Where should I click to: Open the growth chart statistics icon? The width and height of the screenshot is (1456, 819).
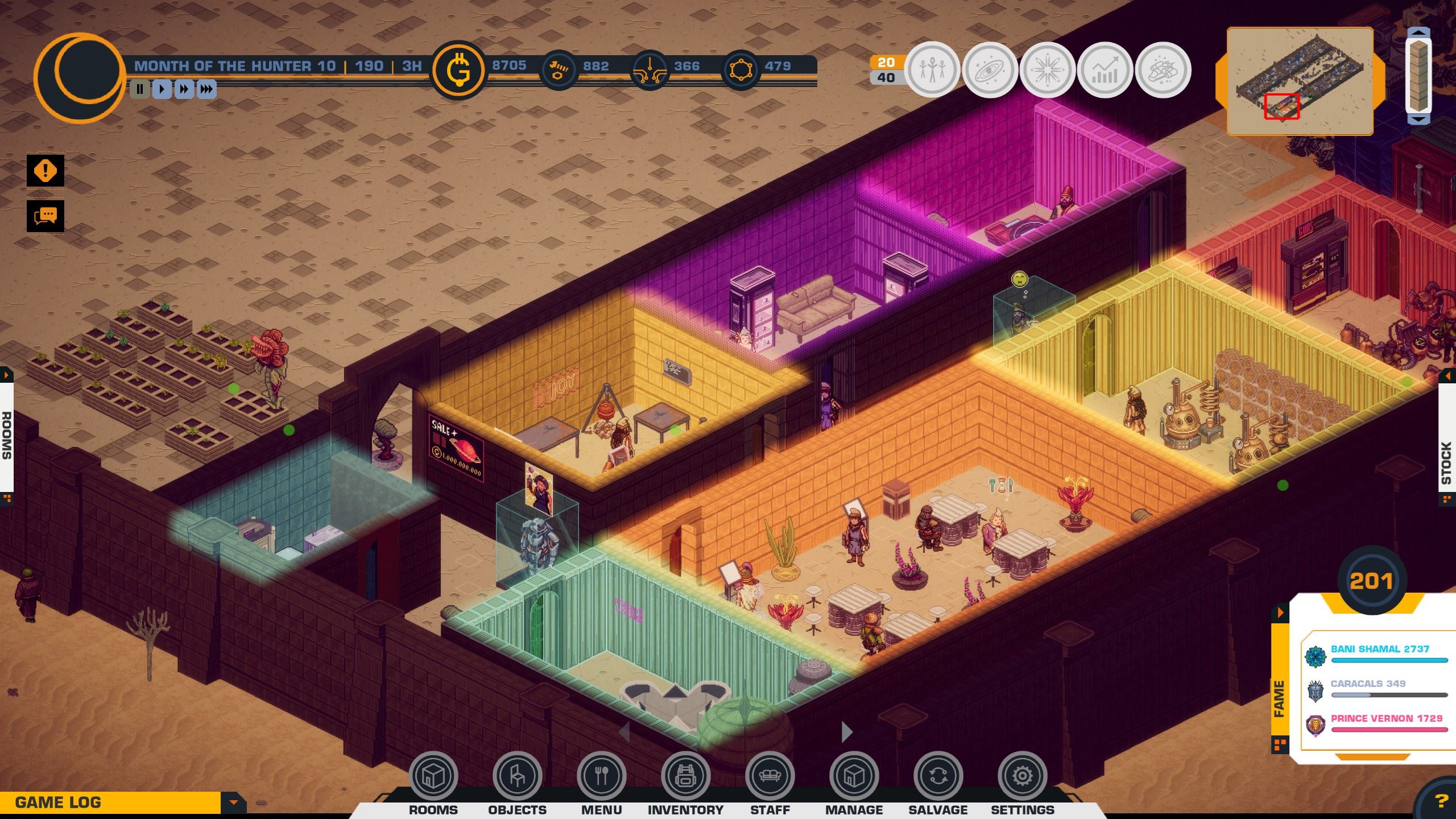(x=1105, y=70)
